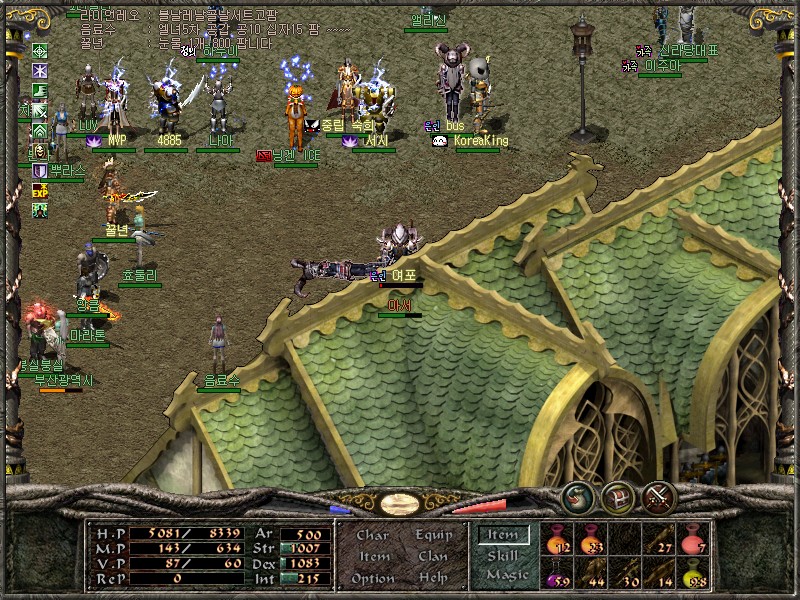Use the yellow-green potion with count 98
Screen dimensions: 800x600
point(693,574)
